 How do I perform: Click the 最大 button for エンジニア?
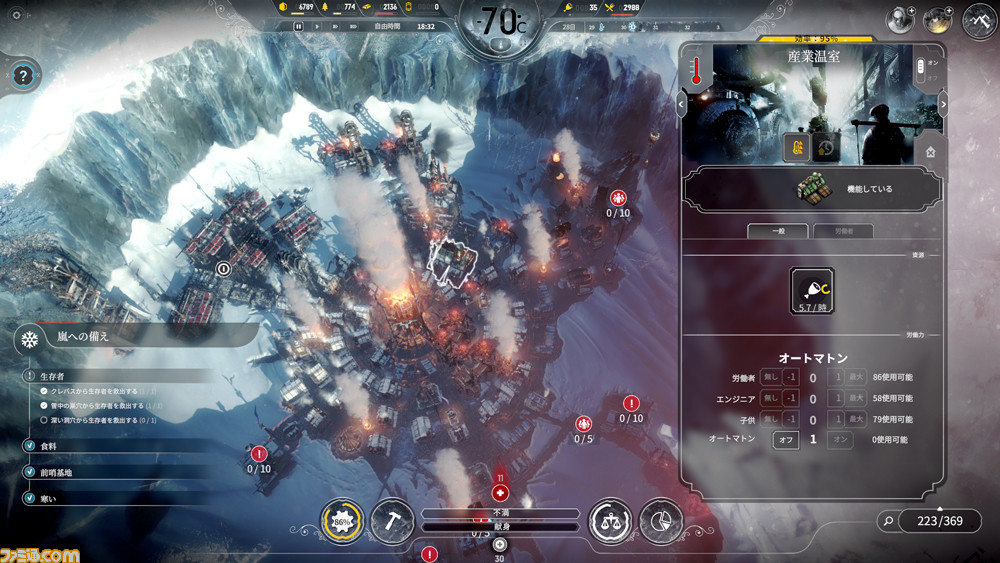[855, 398]
